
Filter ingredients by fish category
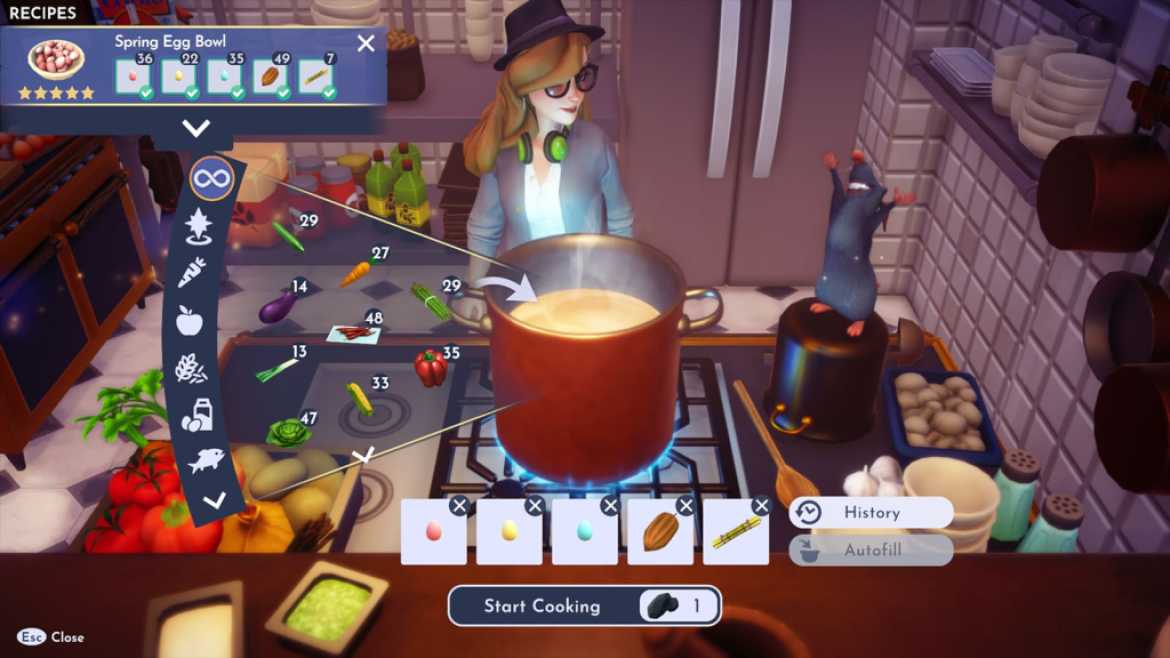pyautogui.click(x=207, y=461)
